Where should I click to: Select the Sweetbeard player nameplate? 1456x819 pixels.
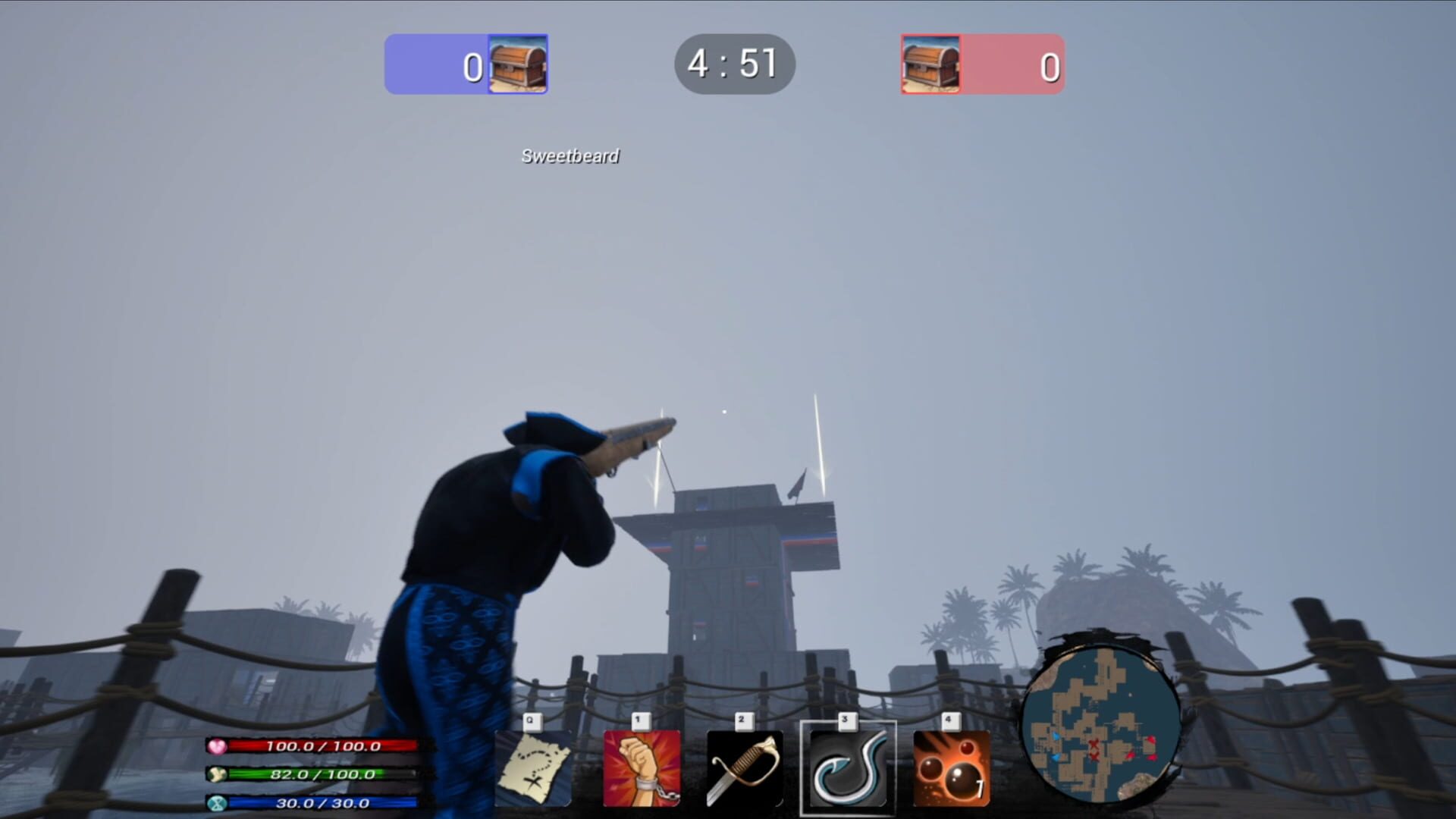(x=570, y=157)
